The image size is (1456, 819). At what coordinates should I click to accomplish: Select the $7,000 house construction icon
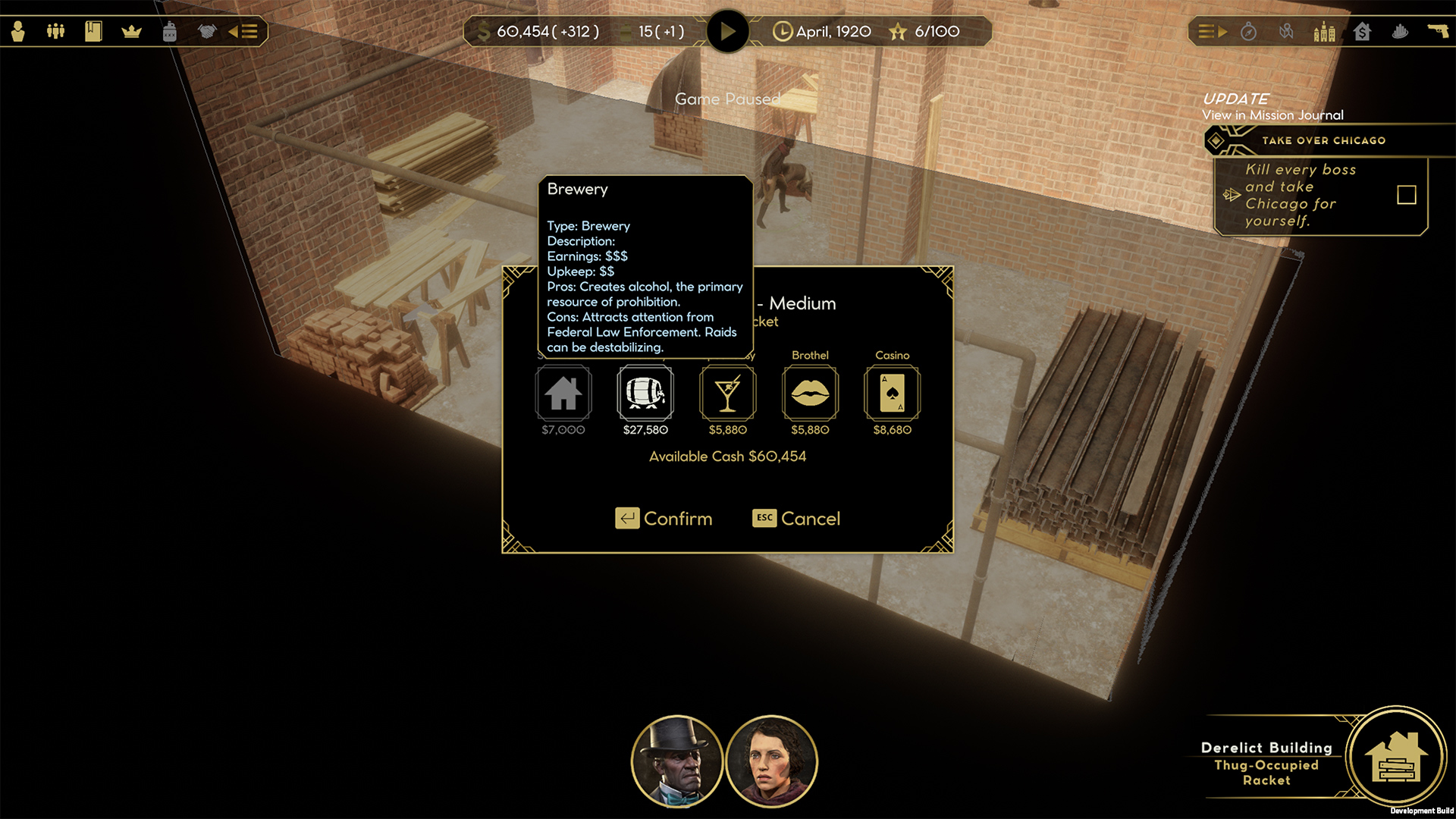point(563,393)
